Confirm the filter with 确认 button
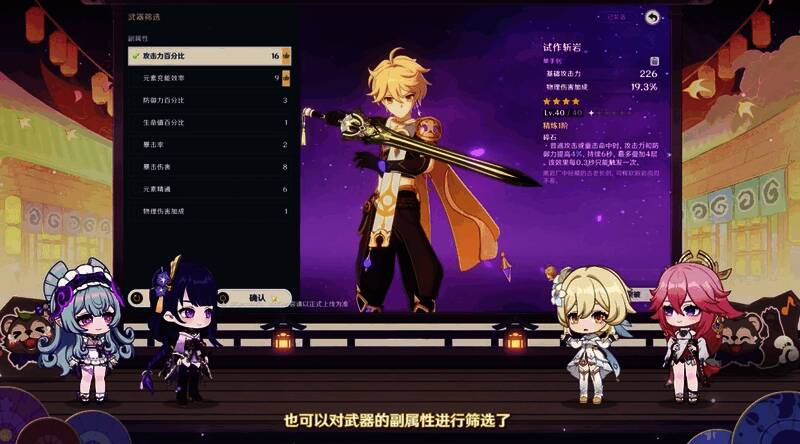The height and width of the screenshot is (444, 800). pos(258,297)
